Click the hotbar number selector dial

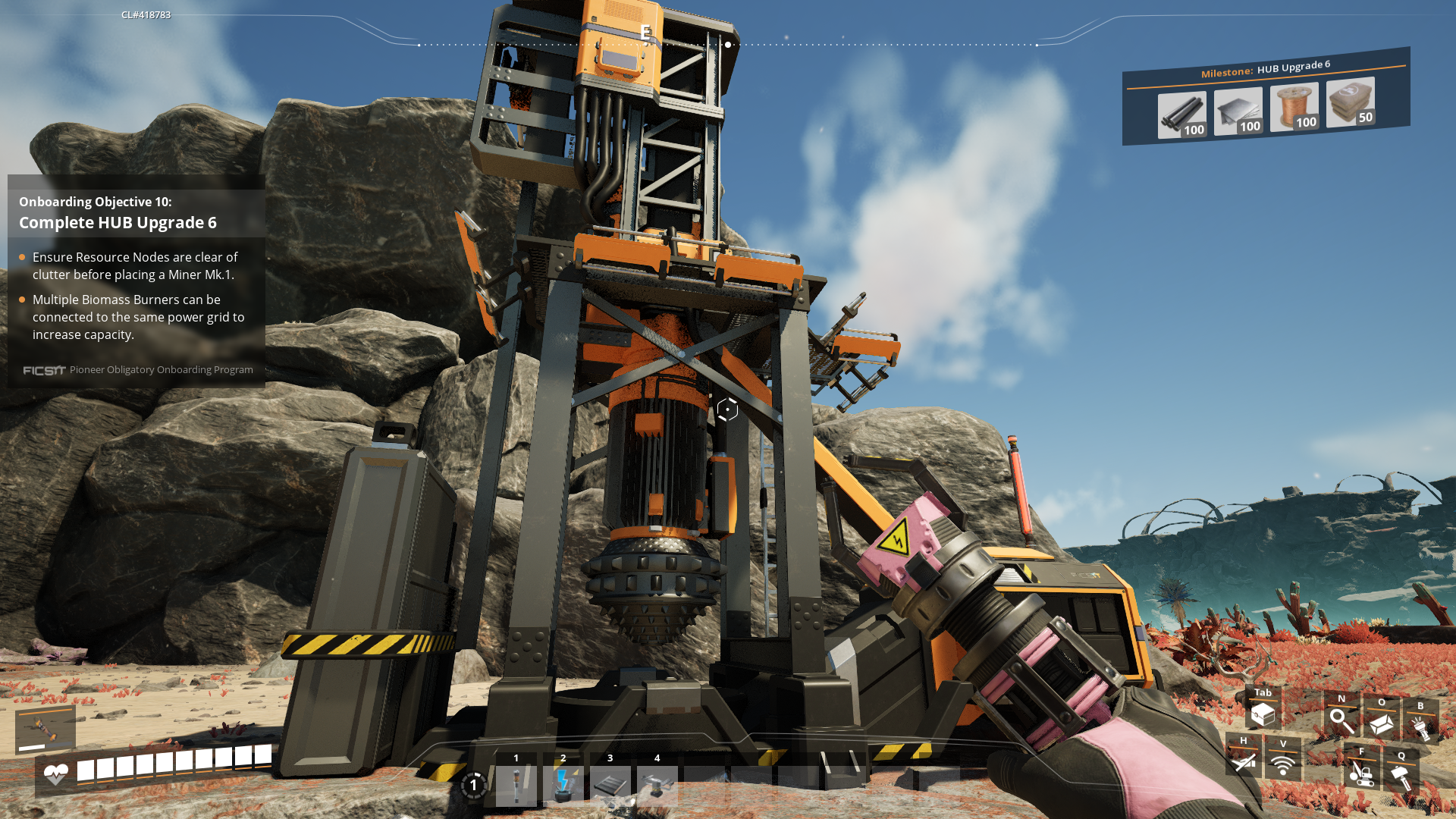click(x=473, y=785)
